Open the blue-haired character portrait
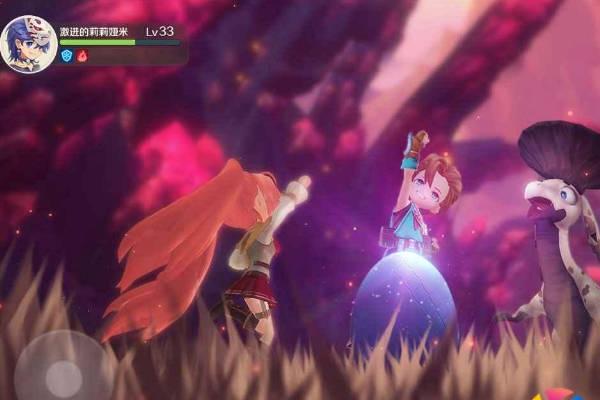Viewport: 600px width, 400px height. click(28, 45)
